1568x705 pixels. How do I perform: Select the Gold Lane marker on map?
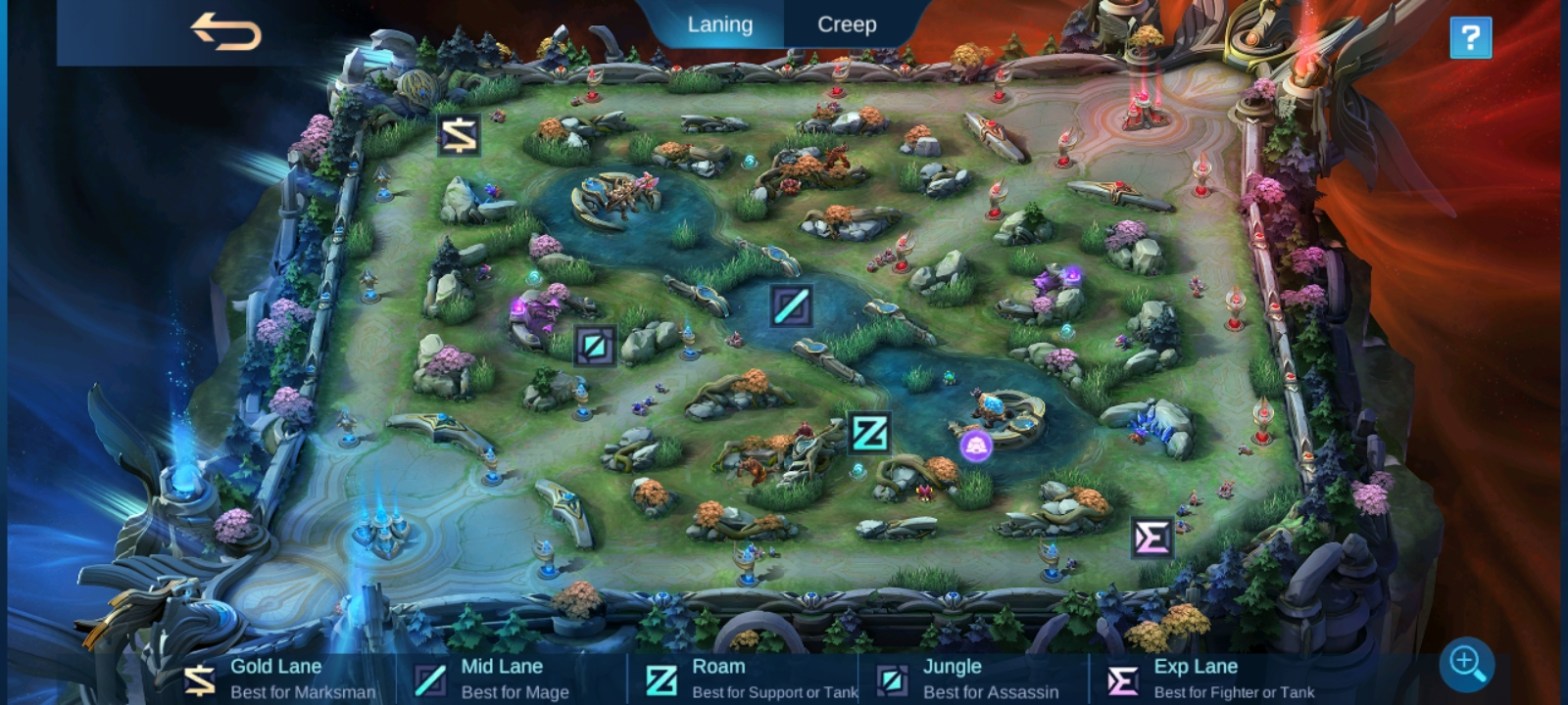pyautogui.click(x=459, y=135)
